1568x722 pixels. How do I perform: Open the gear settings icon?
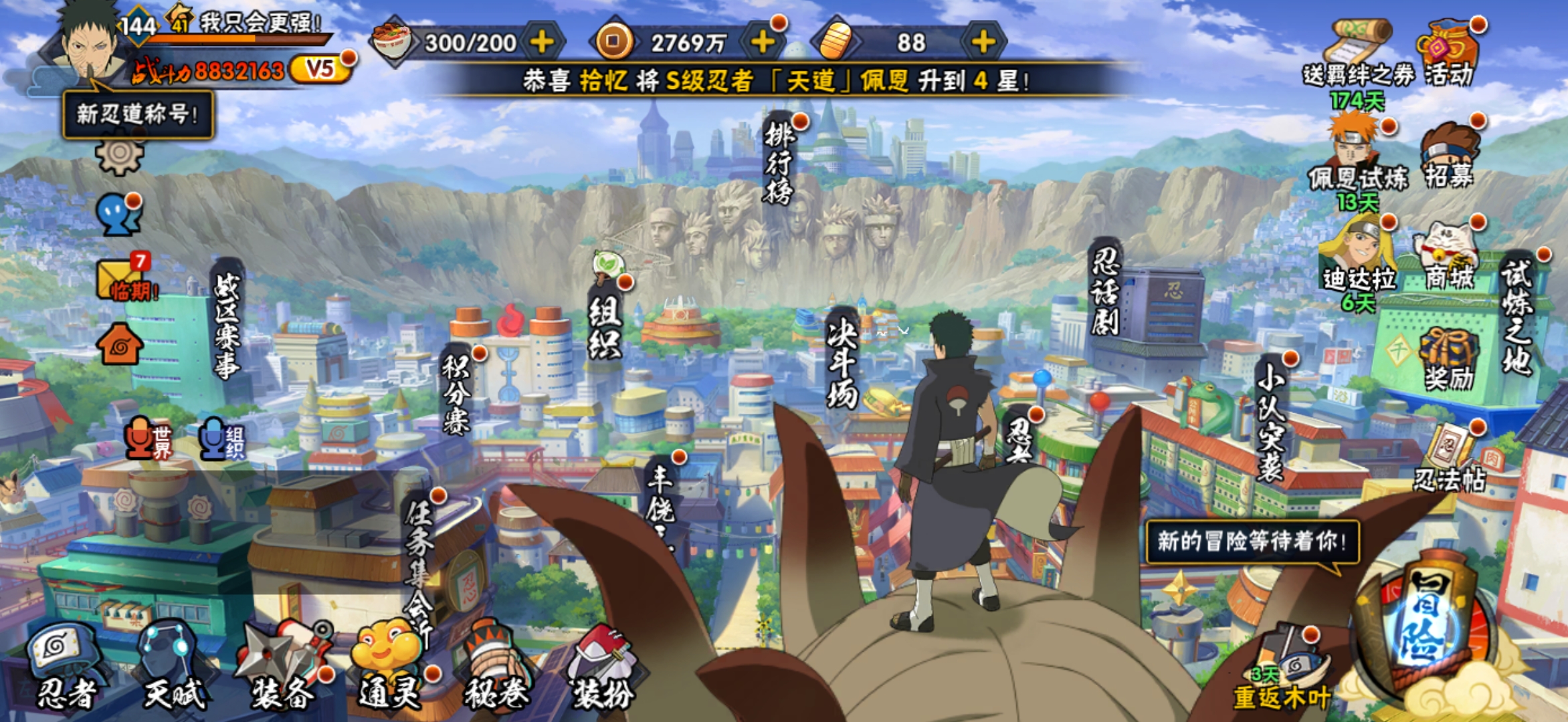119,155
